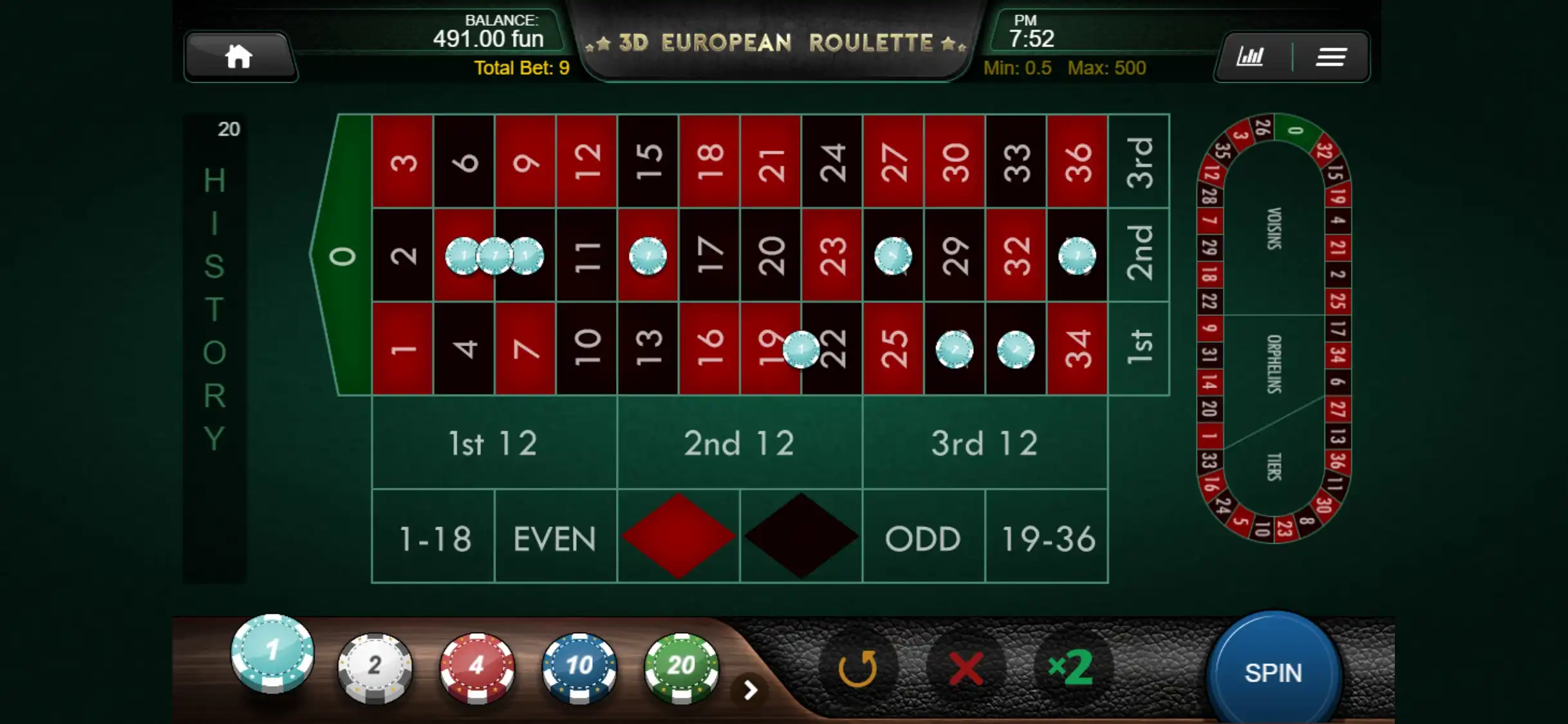Place a bet on 1st 12
This screenshot has width=1568, height=724.
(x=494, y=443)
